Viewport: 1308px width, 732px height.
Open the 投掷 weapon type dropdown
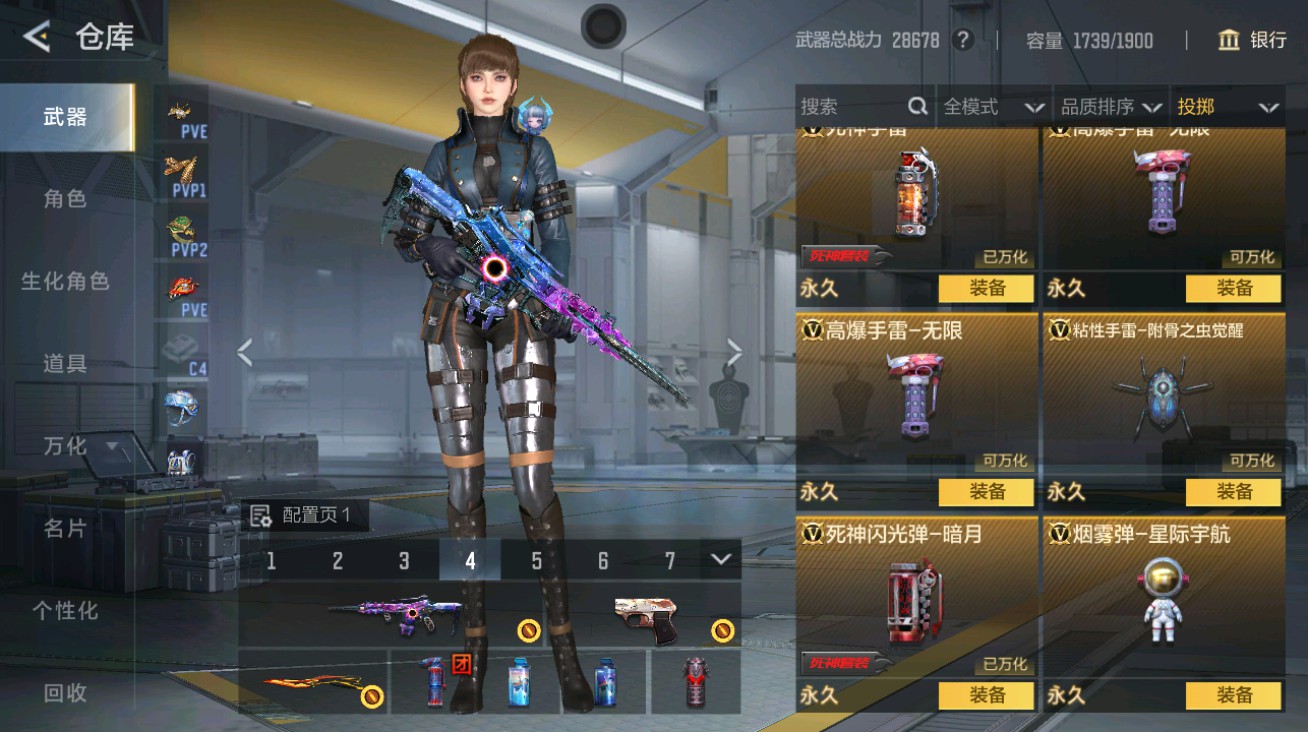[1227, 107]
